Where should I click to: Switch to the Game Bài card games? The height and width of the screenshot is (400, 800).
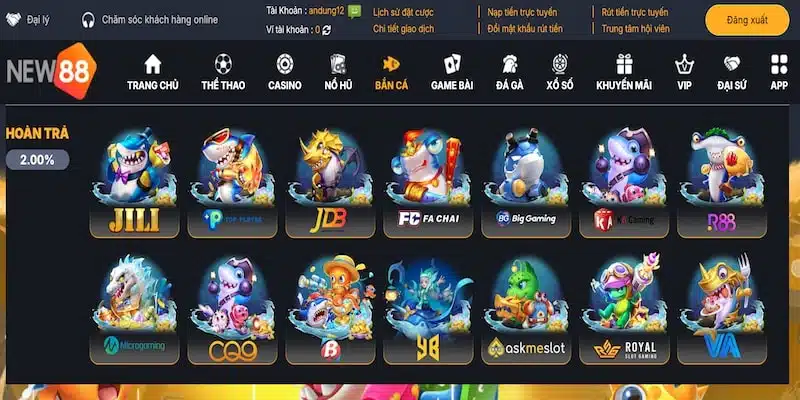452,73
